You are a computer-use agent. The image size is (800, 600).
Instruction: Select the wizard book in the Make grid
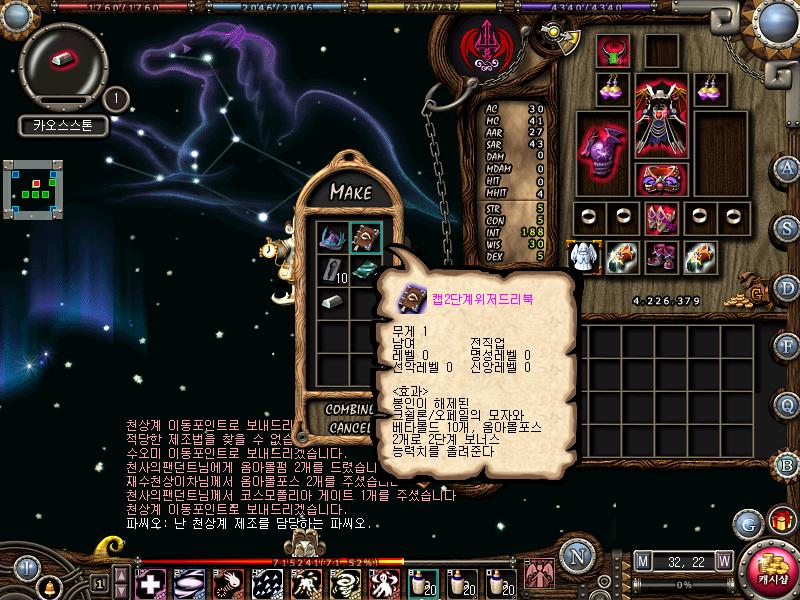365,238
